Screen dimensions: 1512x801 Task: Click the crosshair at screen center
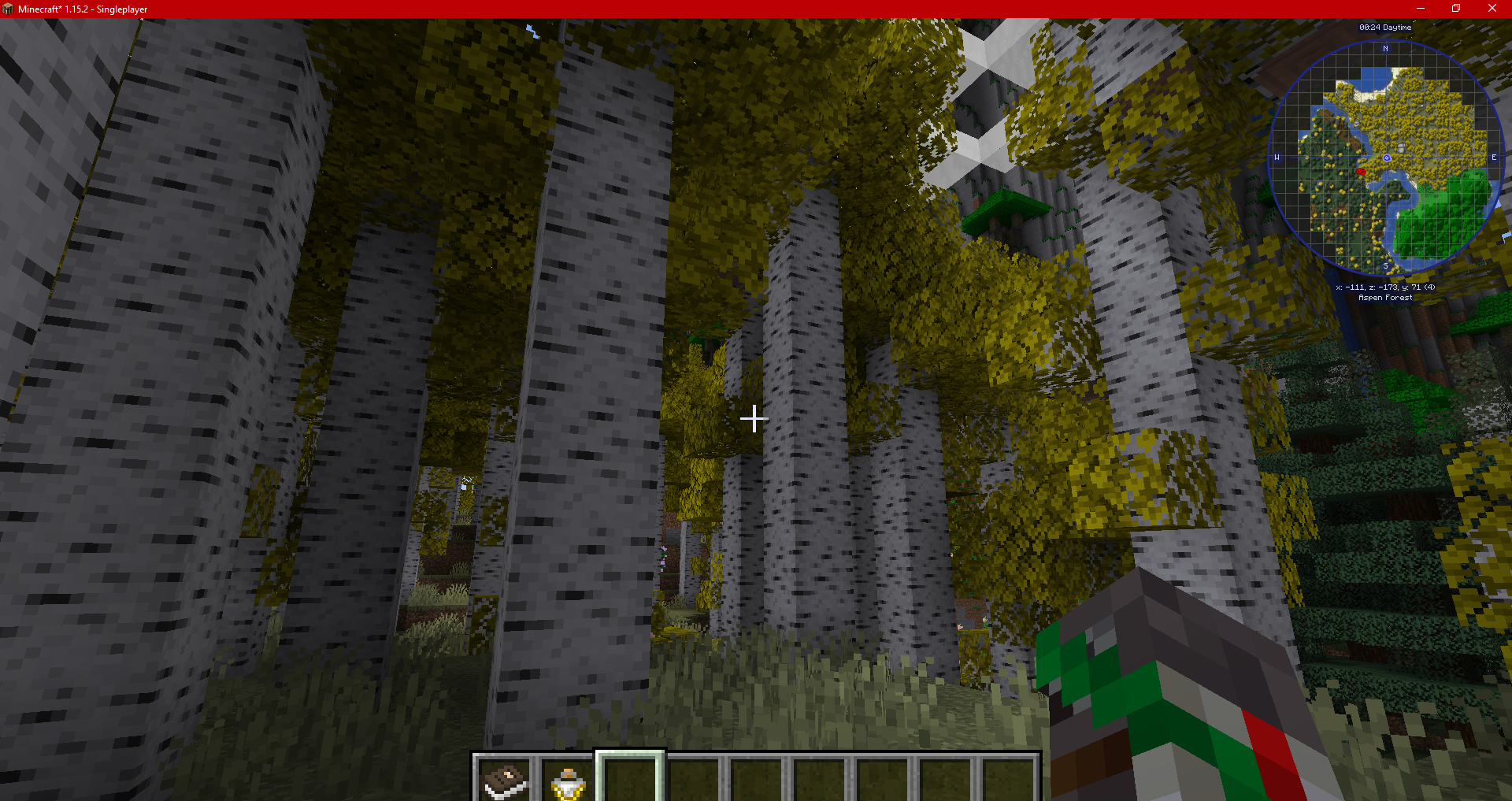tap(754, 420)
